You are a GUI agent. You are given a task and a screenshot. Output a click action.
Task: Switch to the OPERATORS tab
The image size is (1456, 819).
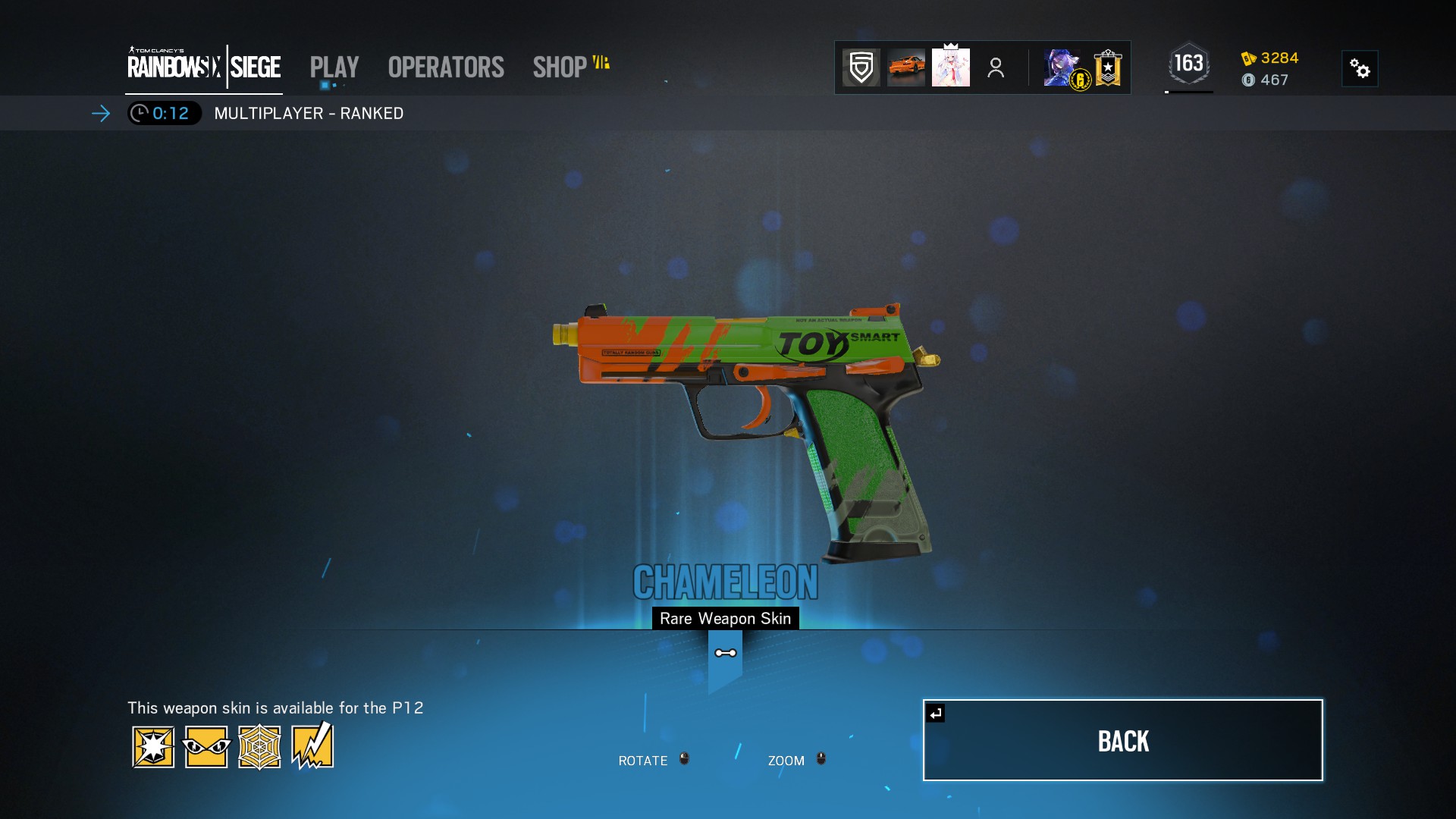coord(445,67)
